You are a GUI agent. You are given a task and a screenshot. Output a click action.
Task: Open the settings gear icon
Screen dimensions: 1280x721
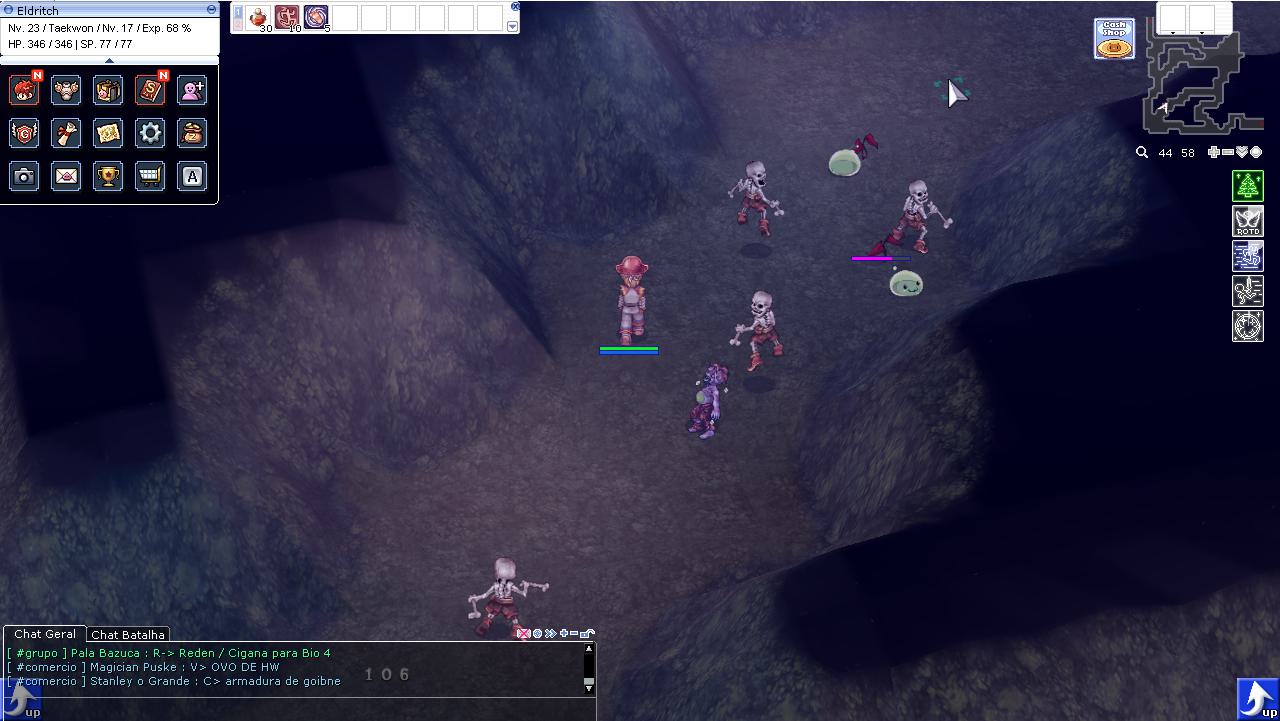click(150, 133)
